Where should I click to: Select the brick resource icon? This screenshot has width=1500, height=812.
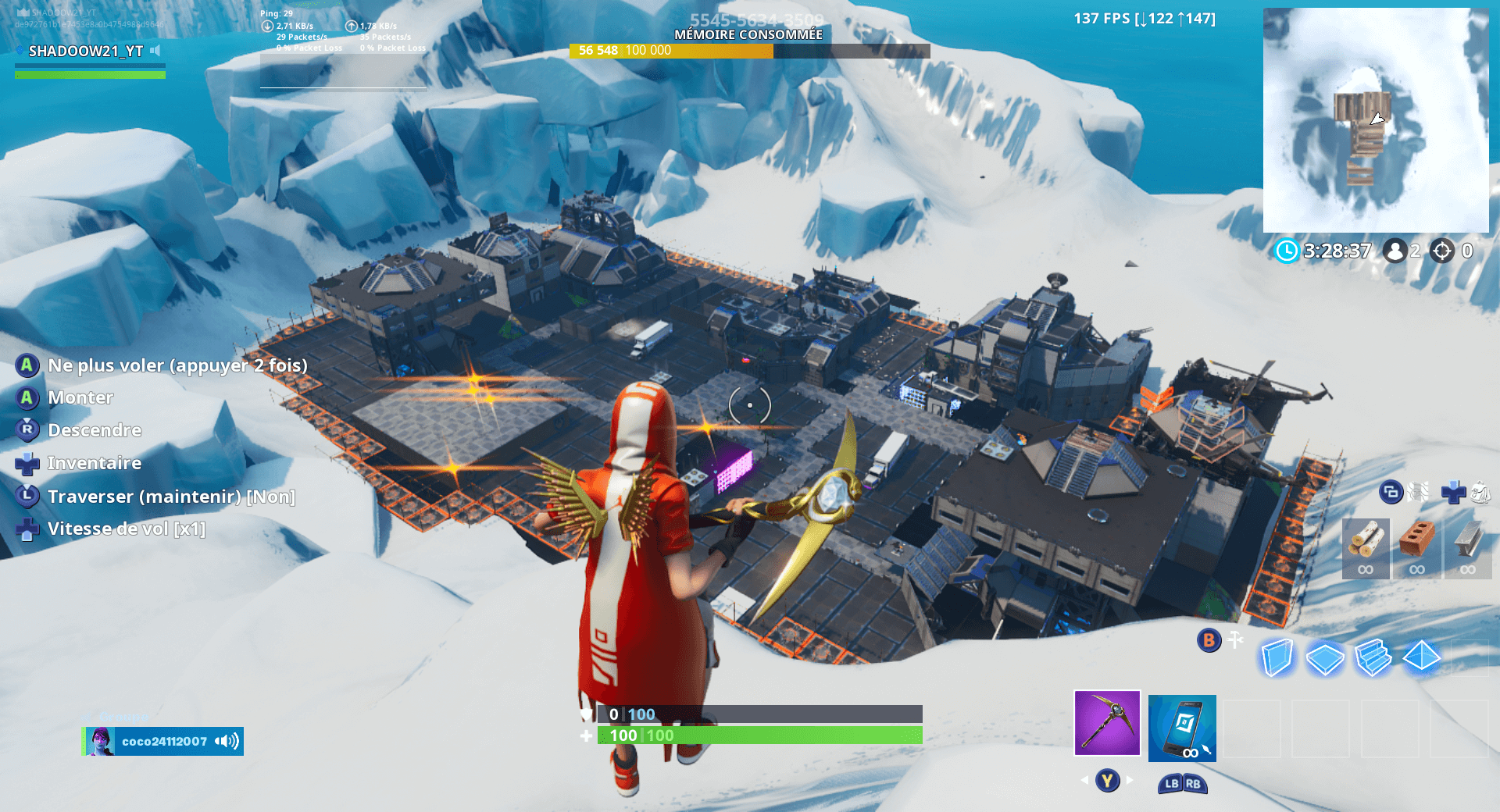click(1417, 540)
